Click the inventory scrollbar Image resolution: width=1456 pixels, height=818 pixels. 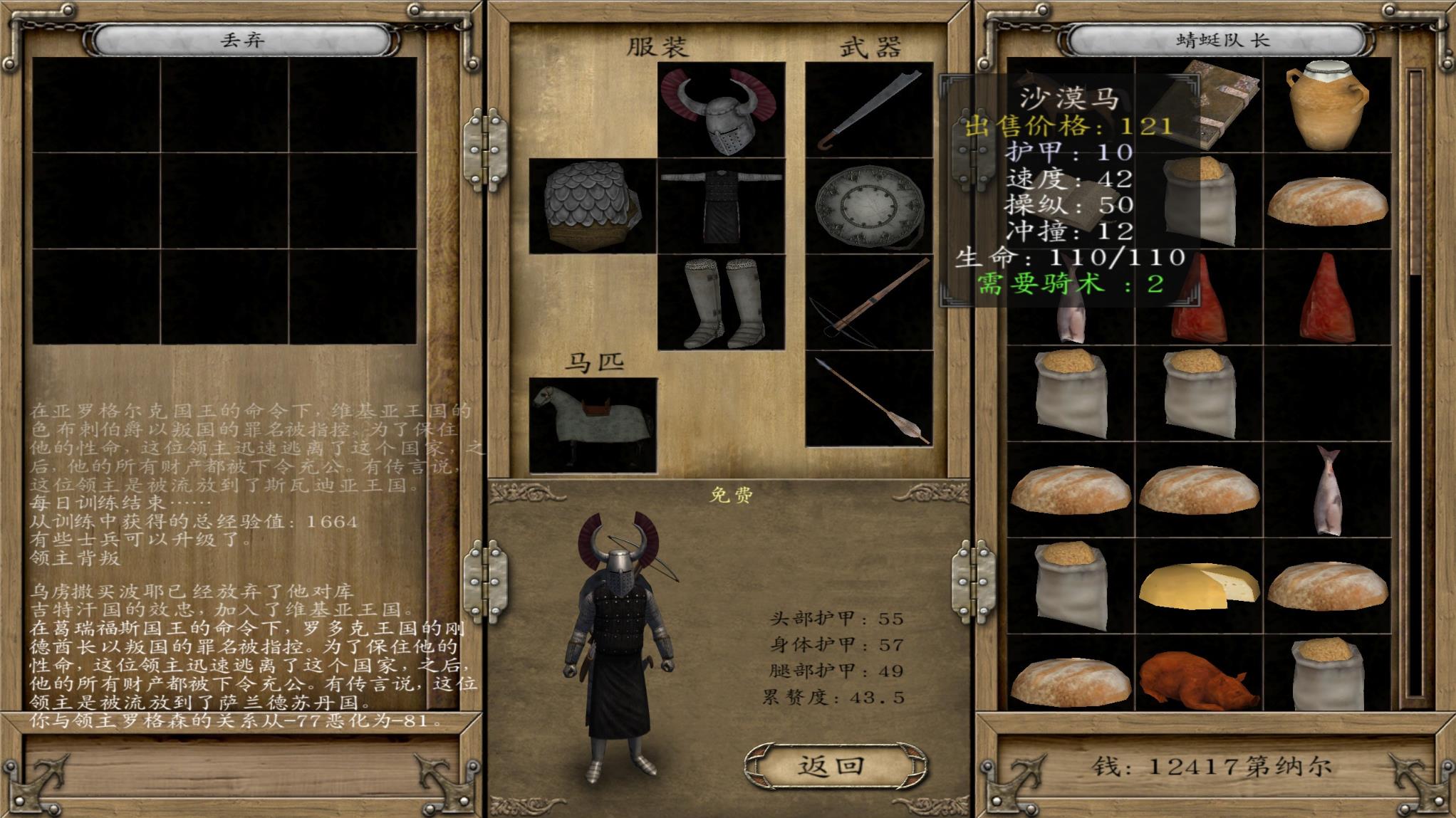coord(1415,384)
